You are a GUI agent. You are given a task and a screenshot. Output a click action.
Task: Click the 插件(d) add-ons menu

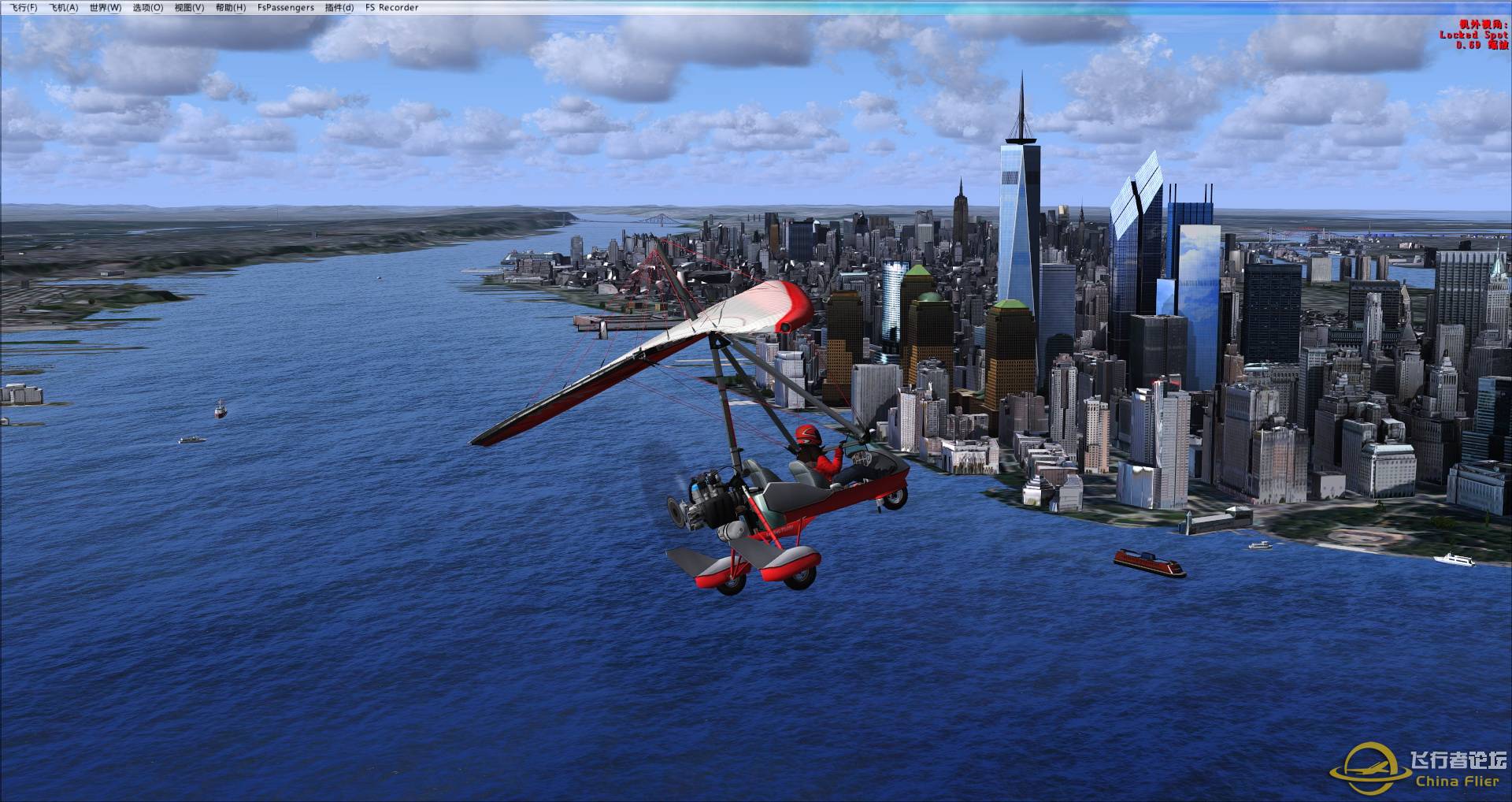(339, 8)
